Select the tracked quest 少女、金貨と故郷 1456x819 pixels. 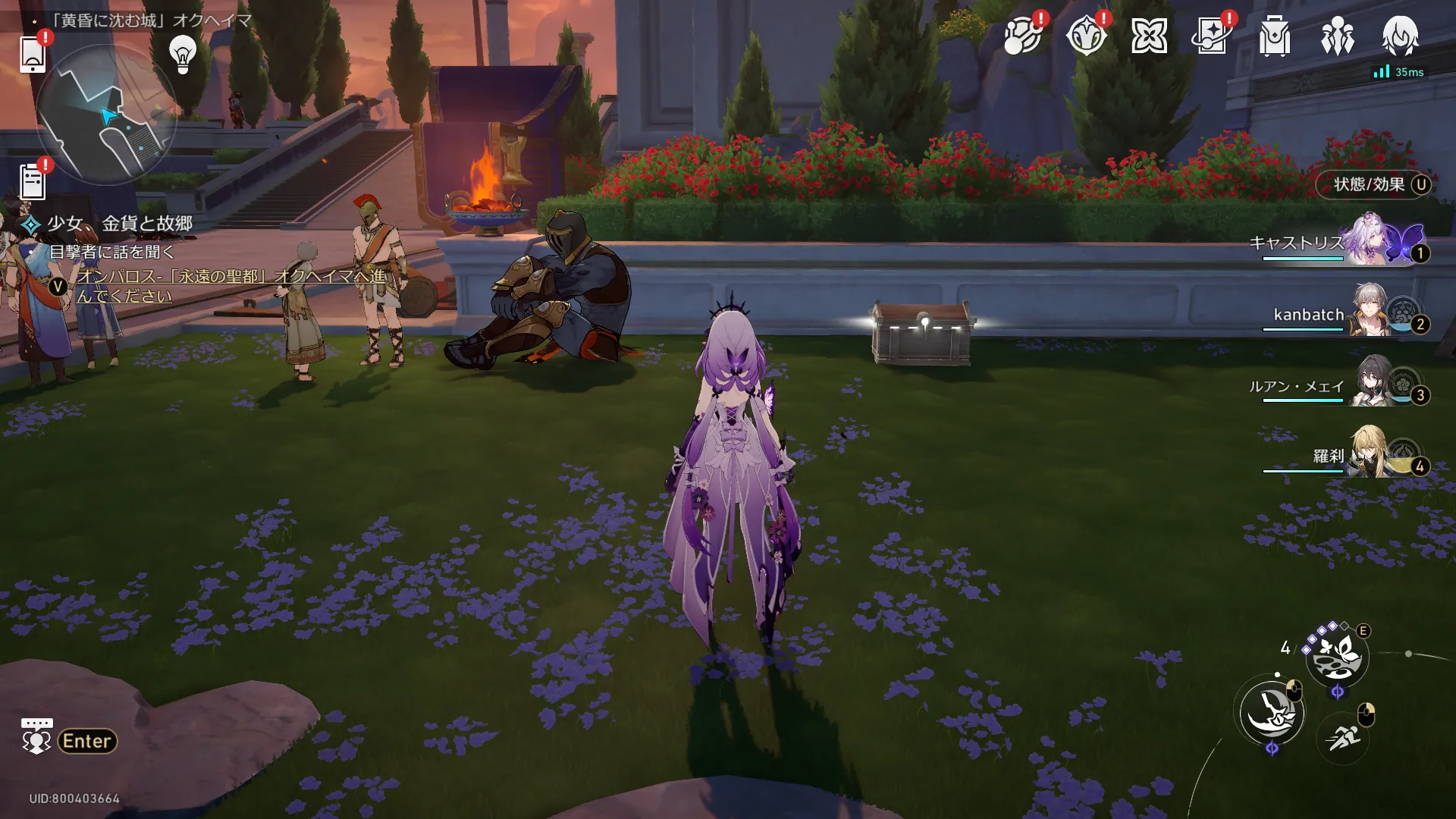(120, 224)
